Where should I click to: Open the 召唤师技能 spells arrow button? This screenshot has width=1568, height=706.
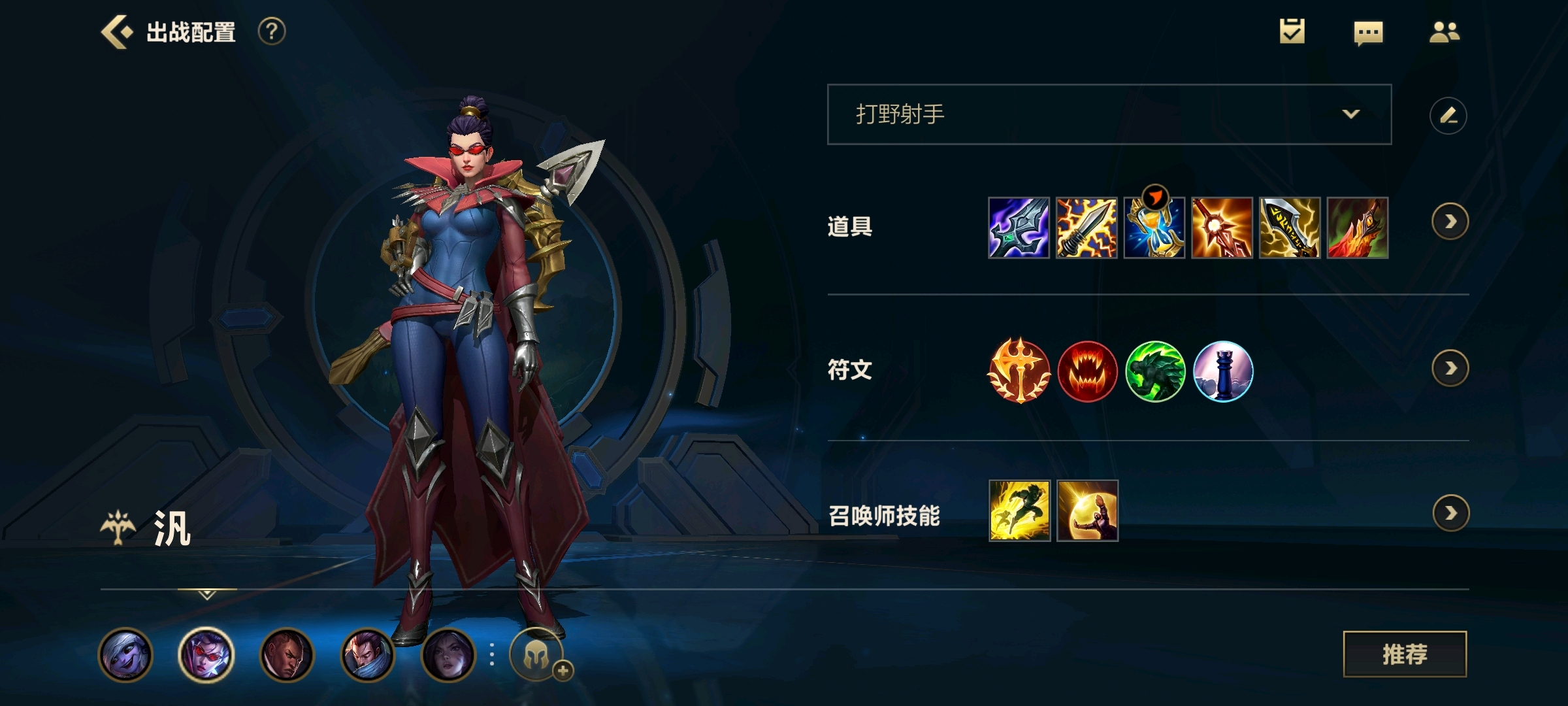point(1450,513)
